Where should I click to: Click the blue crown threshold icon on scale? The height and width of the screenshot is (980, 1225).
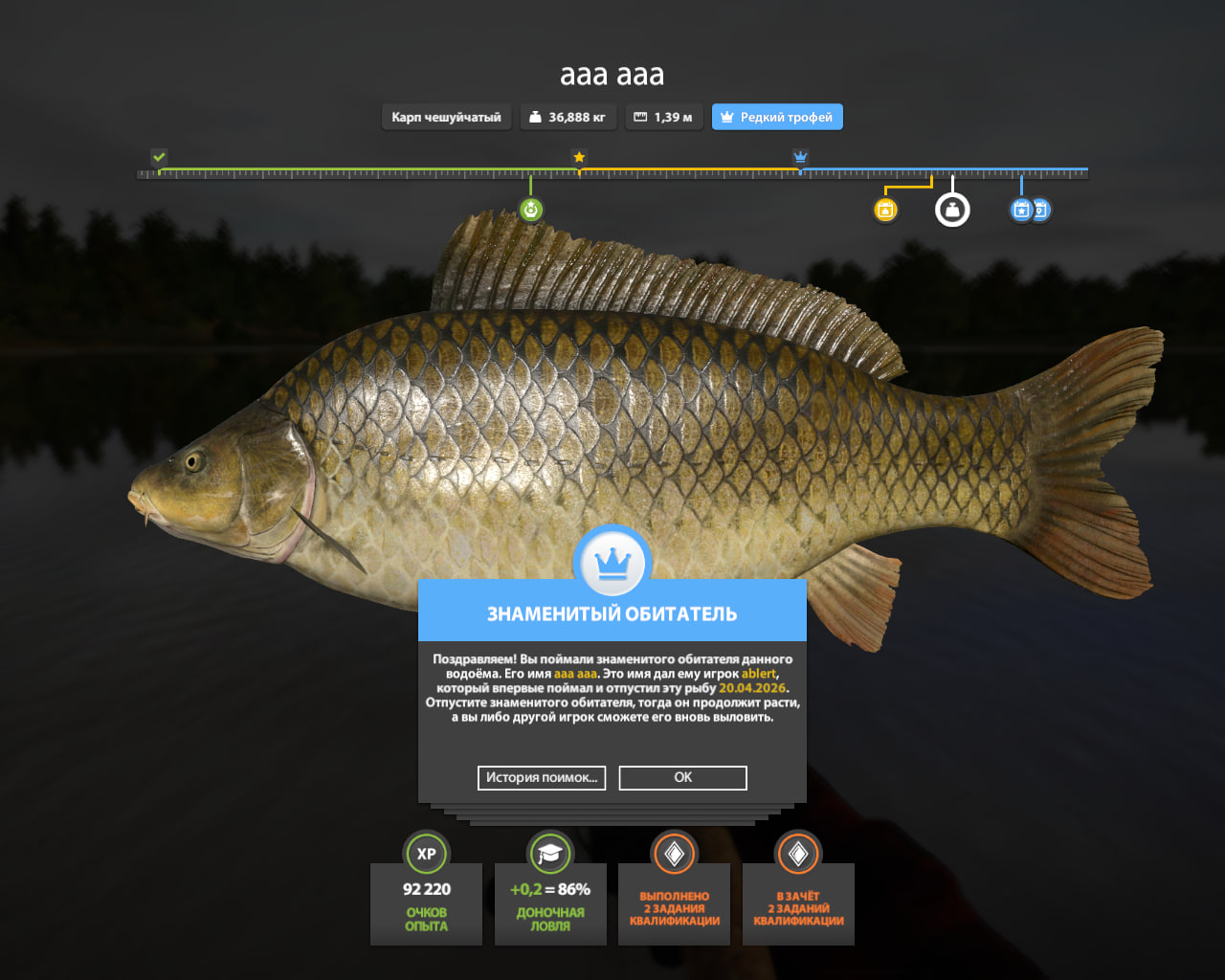801,157
